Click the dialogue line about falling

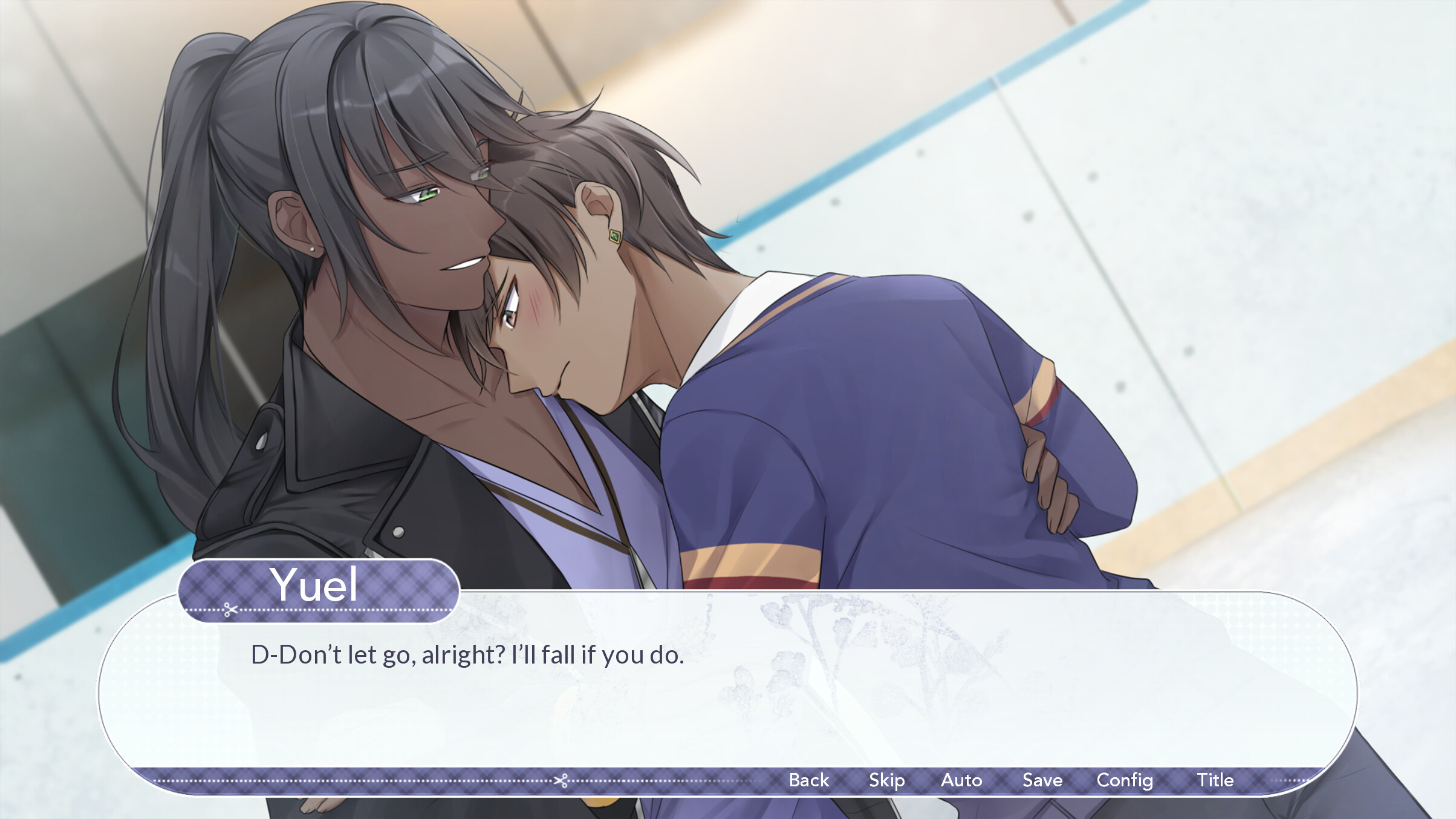pyautogui.click(x=466, y=654)
